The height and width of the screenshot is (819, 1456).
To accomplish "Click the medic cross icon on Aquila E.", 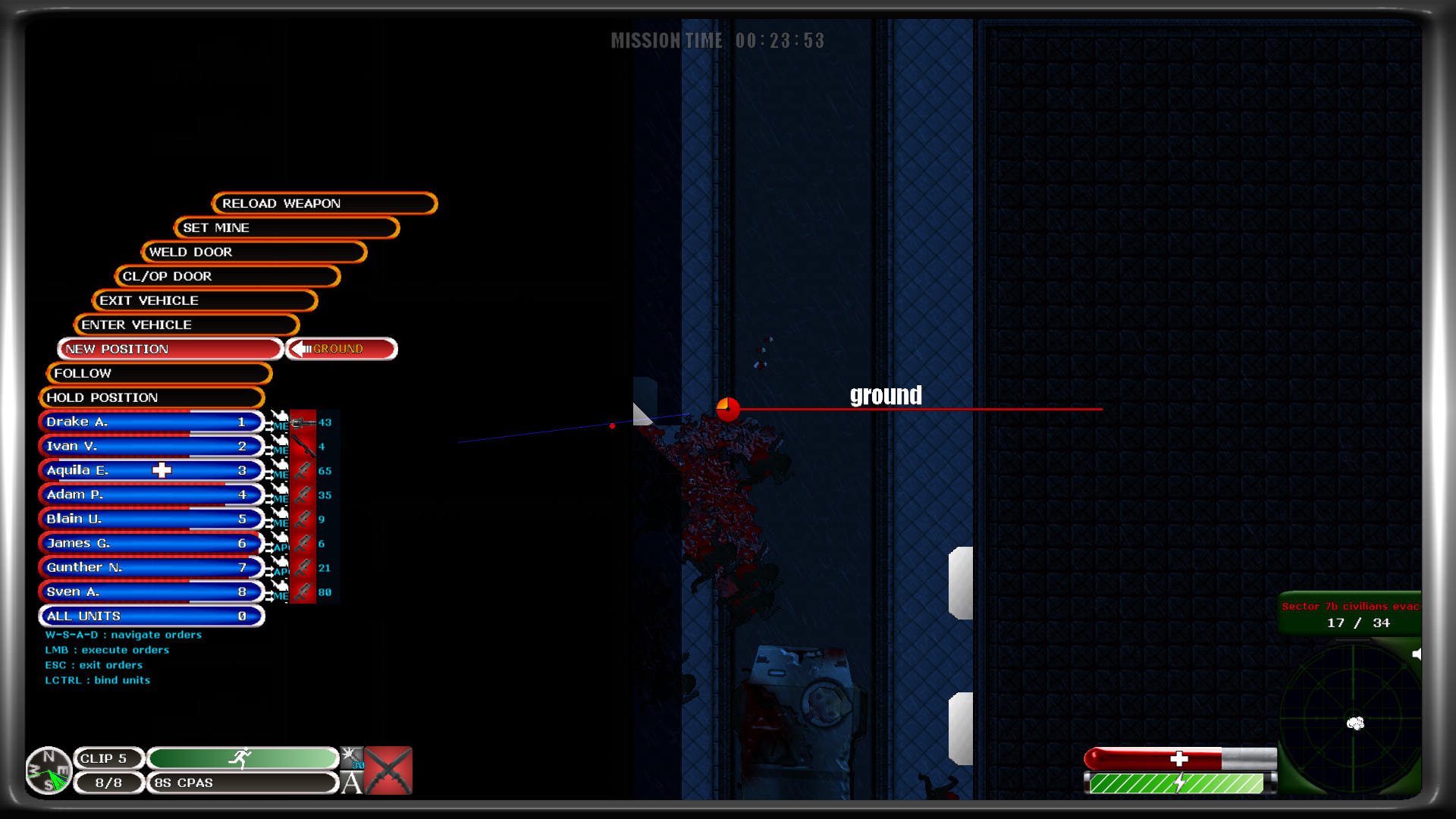I will pos(162,470).
